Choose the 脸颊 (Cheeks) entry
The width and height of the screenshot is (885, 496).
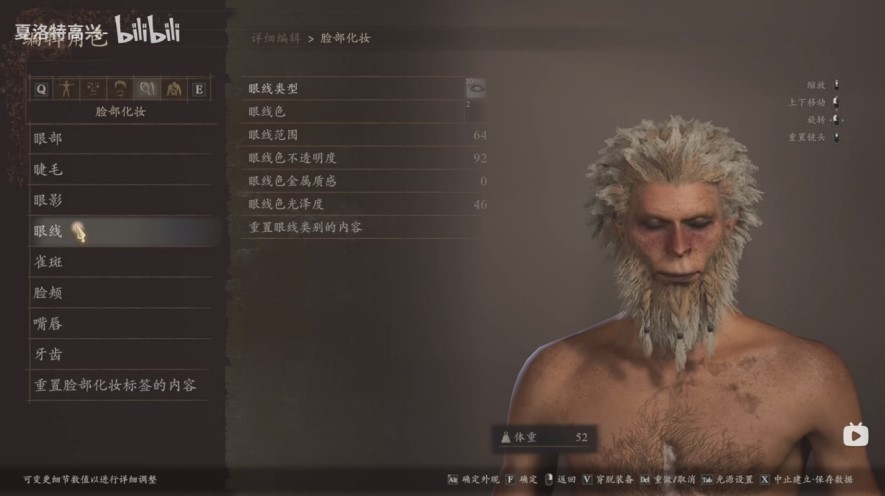[x=48, y=293]
